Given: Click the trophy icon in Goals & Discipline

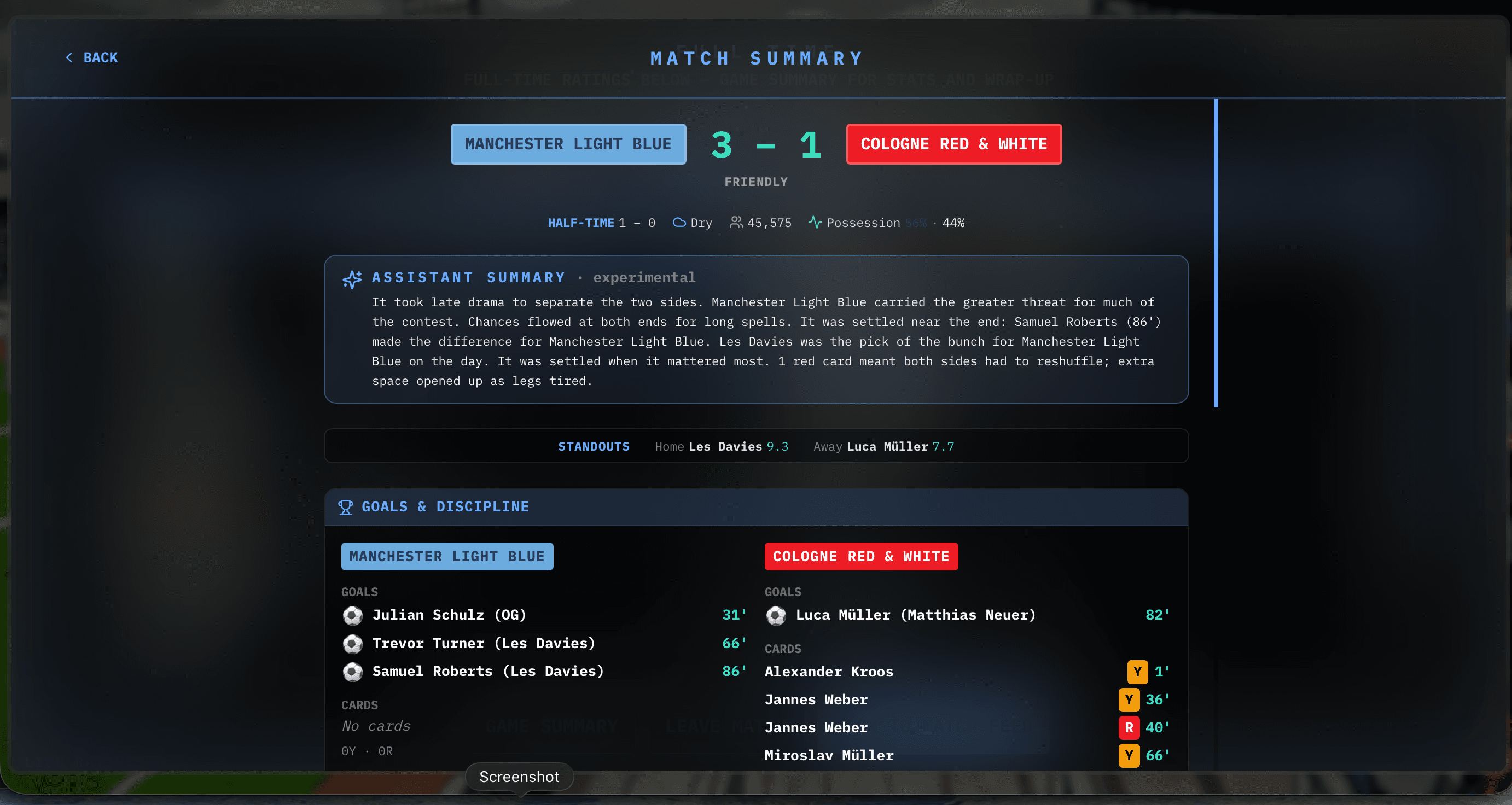Looking at the screenshot, I should pos(346,506).
